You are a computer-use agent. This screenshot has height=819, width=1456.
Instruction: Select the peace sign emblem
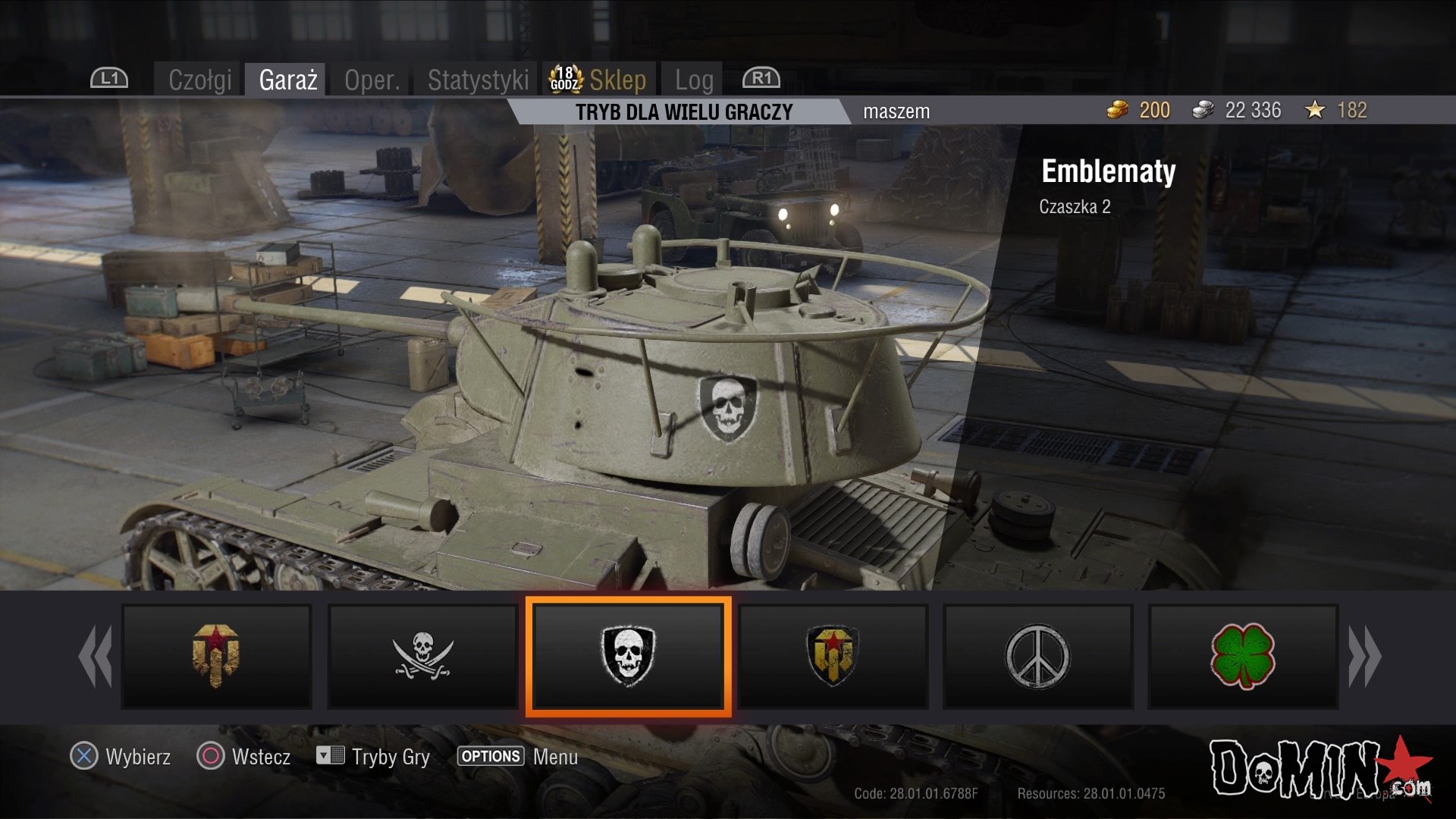[x=1037, y=657]
